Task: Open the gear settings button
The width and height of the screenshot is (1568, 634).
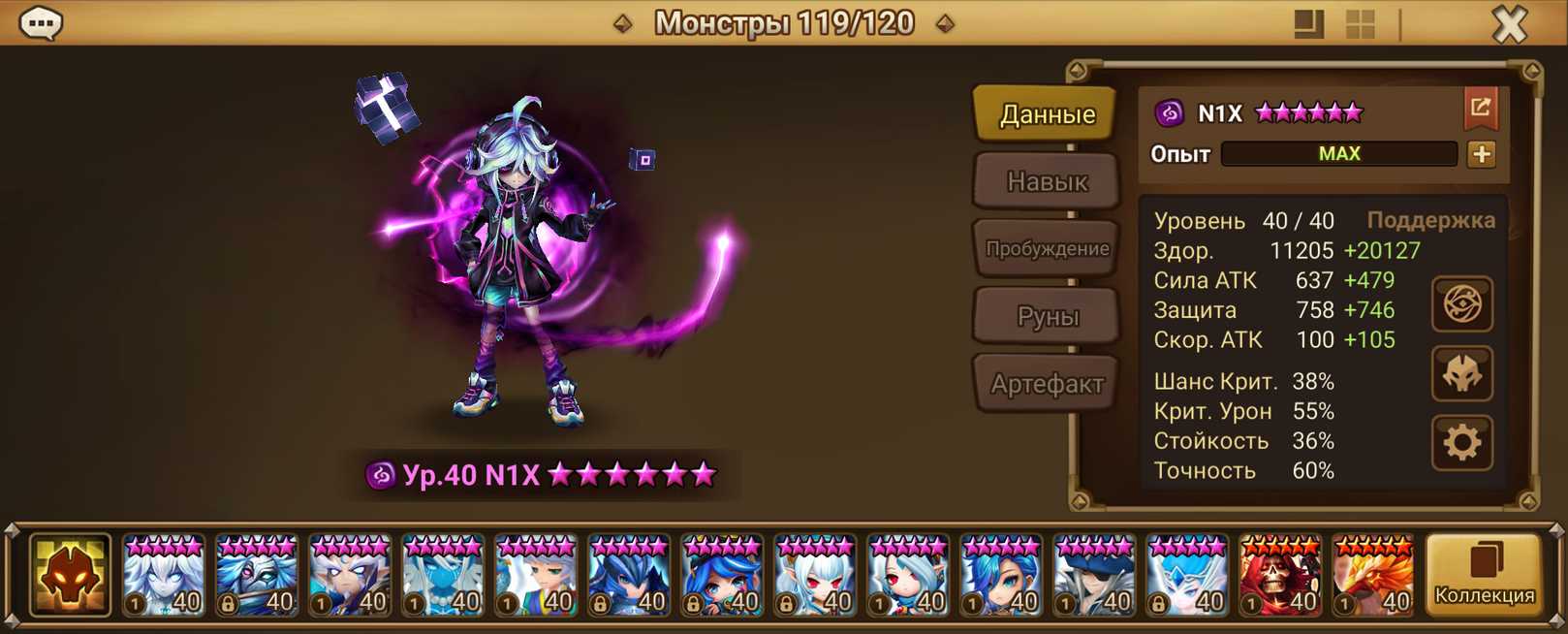Action: 1461,443
